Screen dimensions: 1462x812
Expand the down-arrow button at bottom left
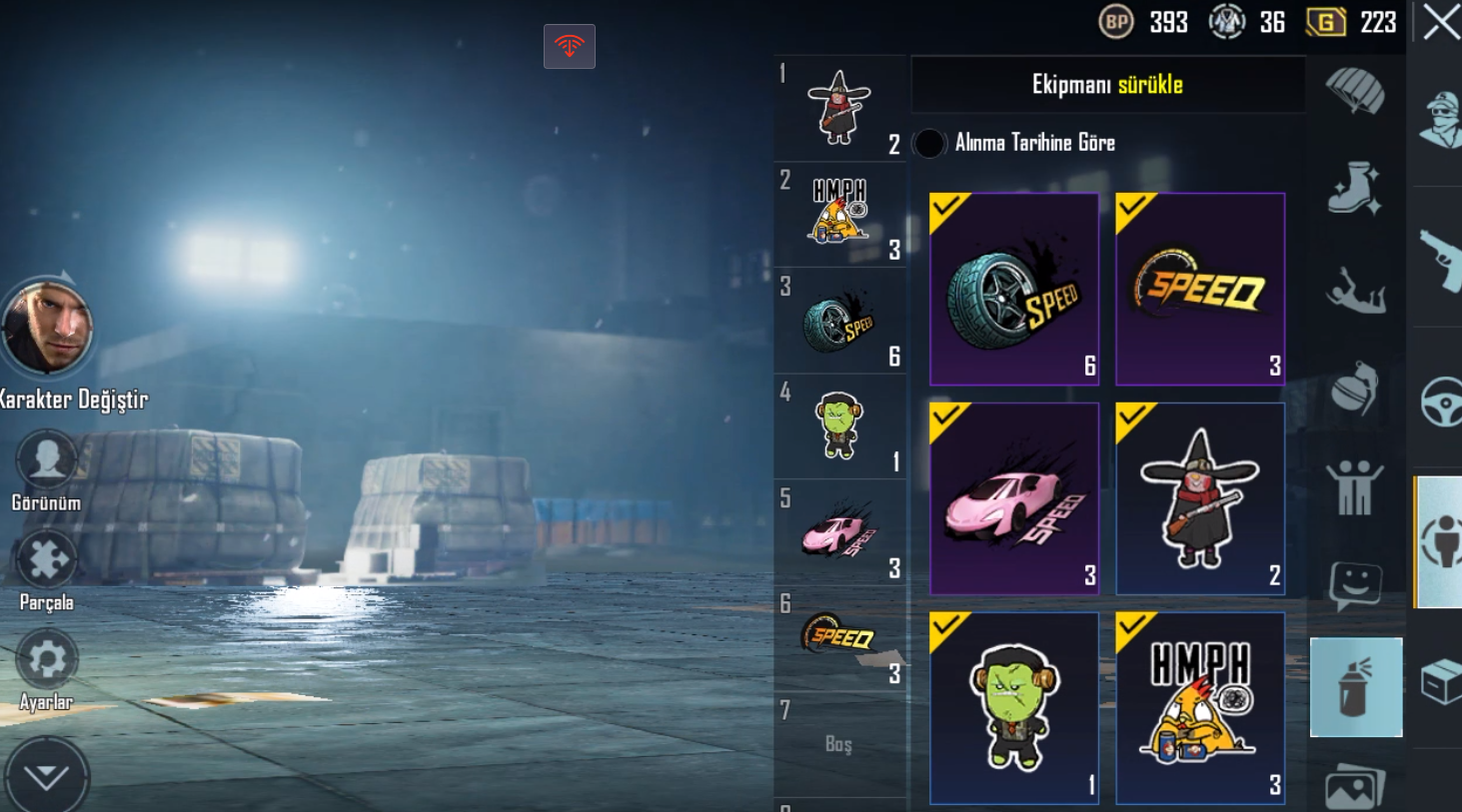(46, 777)
